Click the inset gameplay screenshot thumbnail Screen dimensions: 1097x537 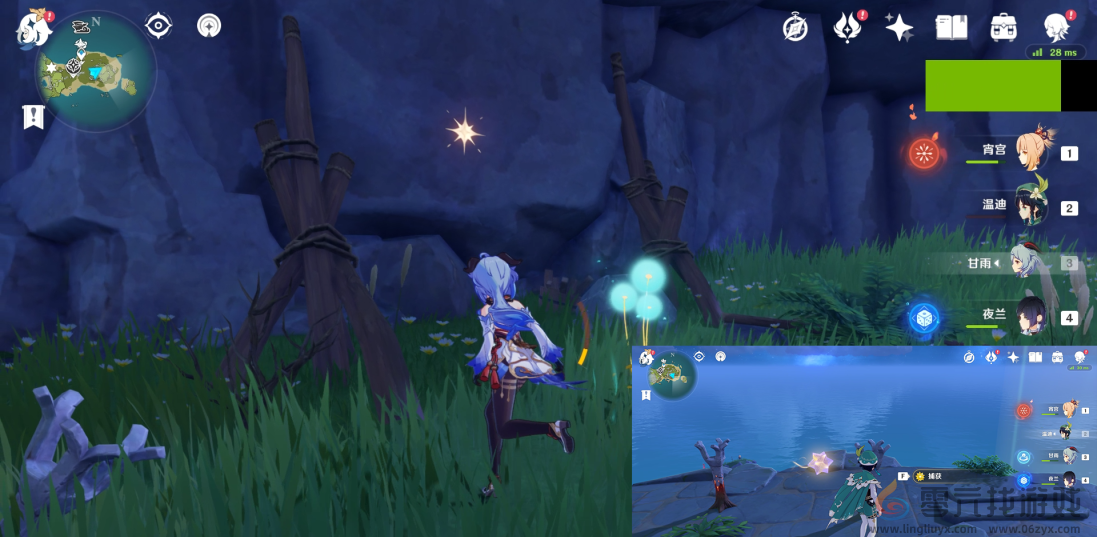pos(864,441)
